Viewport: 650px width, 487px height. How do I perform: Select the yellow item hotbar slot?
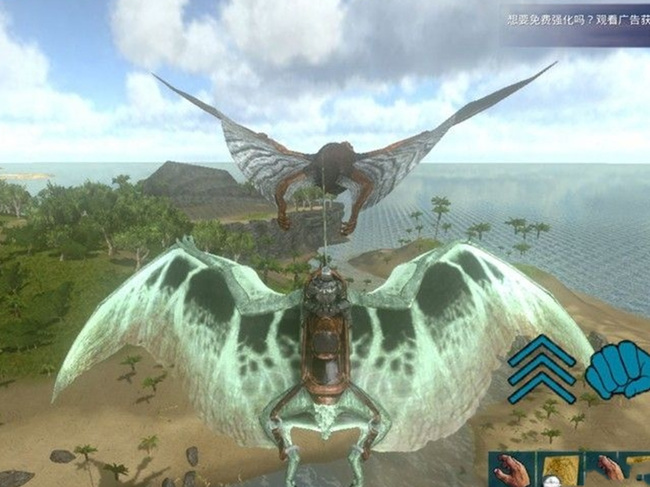560,469
